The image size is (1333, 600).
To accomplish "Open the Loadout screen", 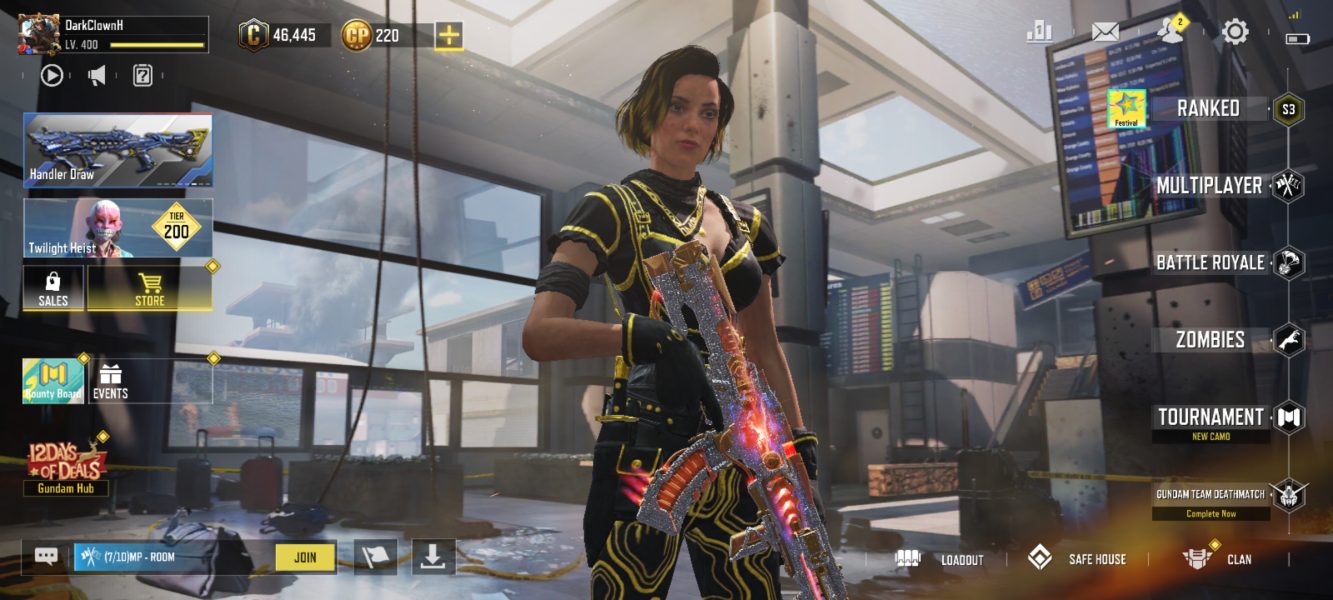I will 940,559.
